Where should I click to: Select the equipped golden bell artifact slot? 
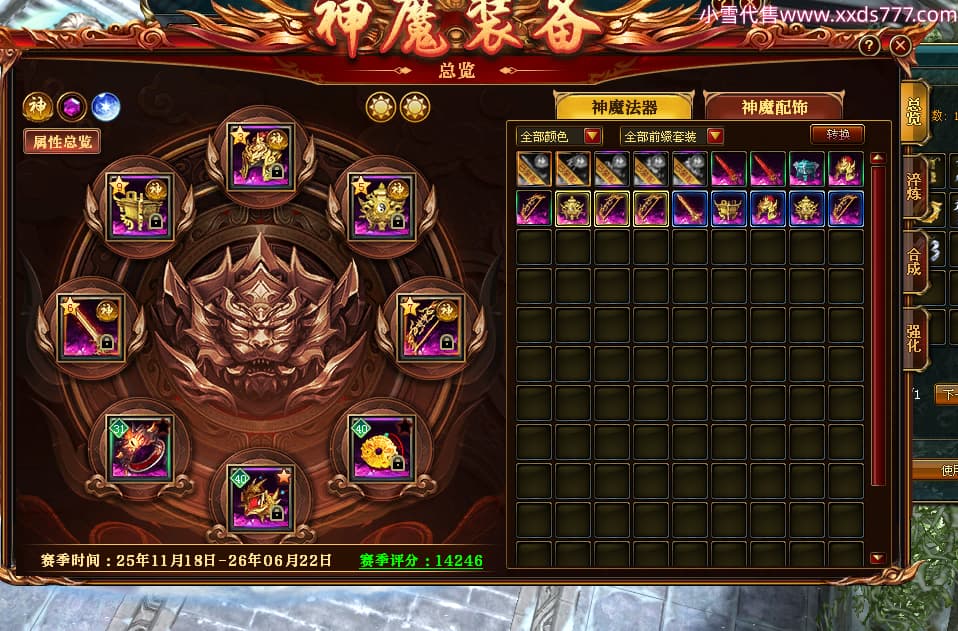[x=380, y=207]
